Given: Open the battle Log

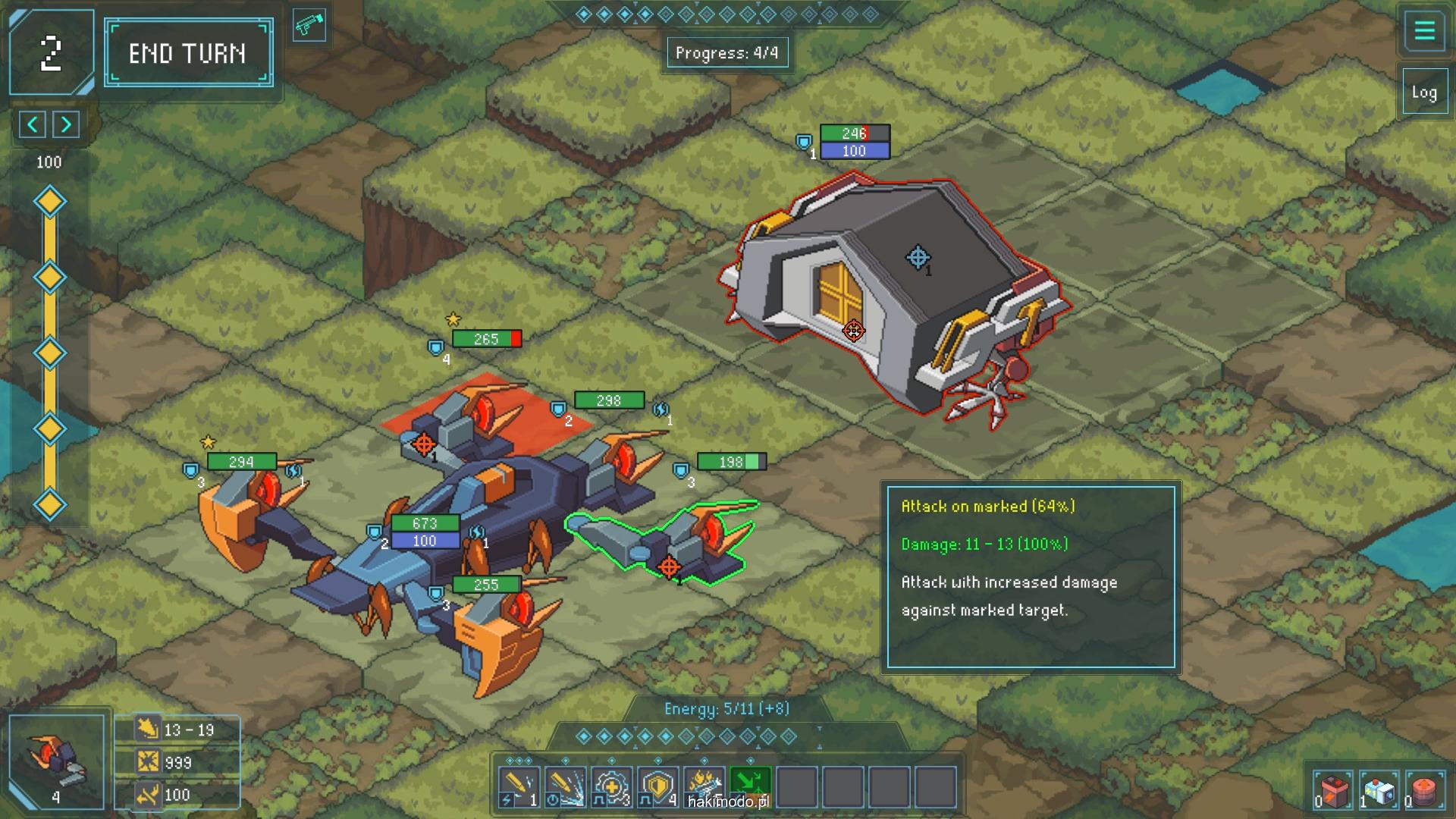Looking at the screenshot, I should pos(1423,93).
